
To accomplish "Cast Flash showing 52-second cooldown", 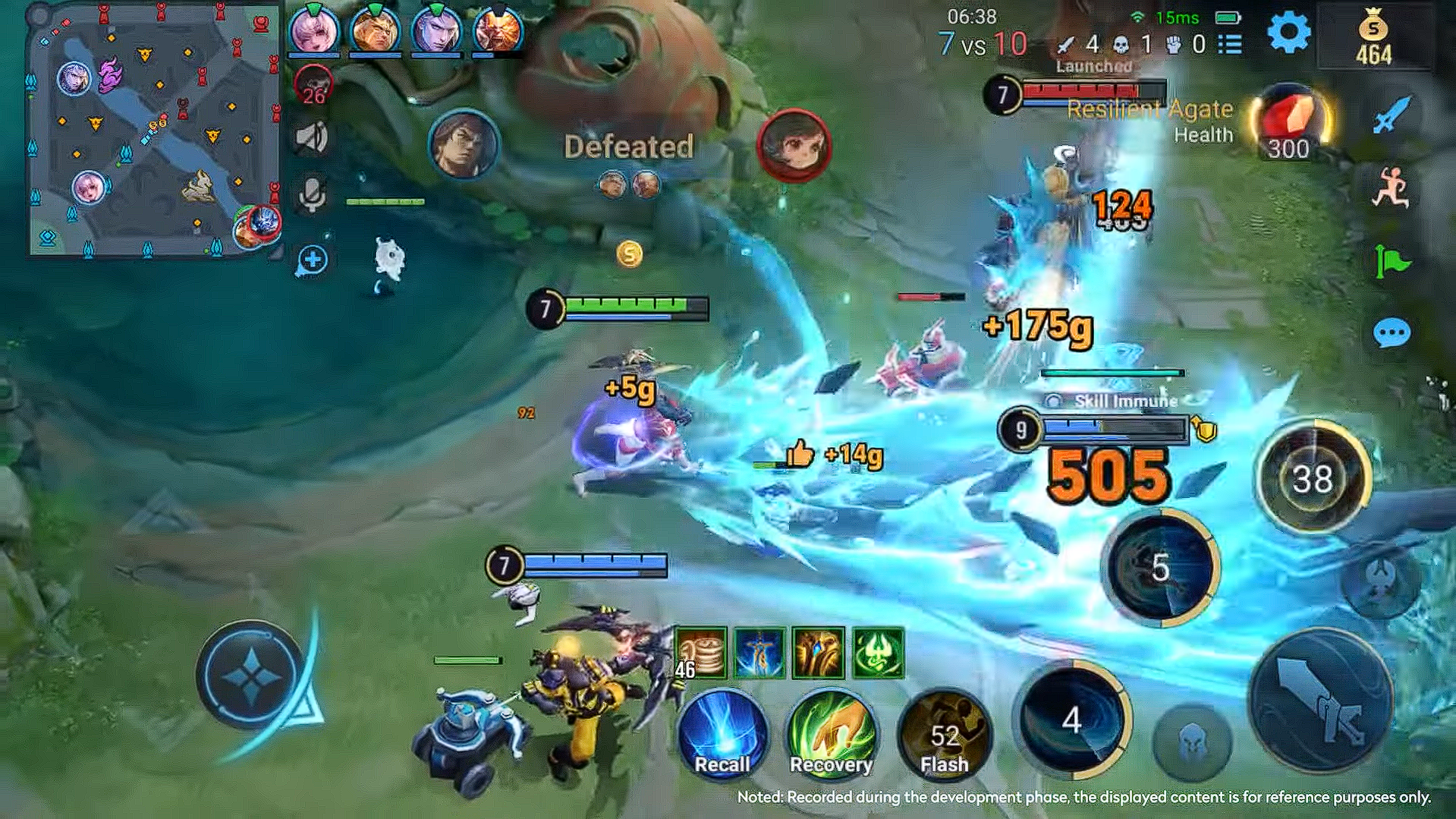I will click(942, 735).
